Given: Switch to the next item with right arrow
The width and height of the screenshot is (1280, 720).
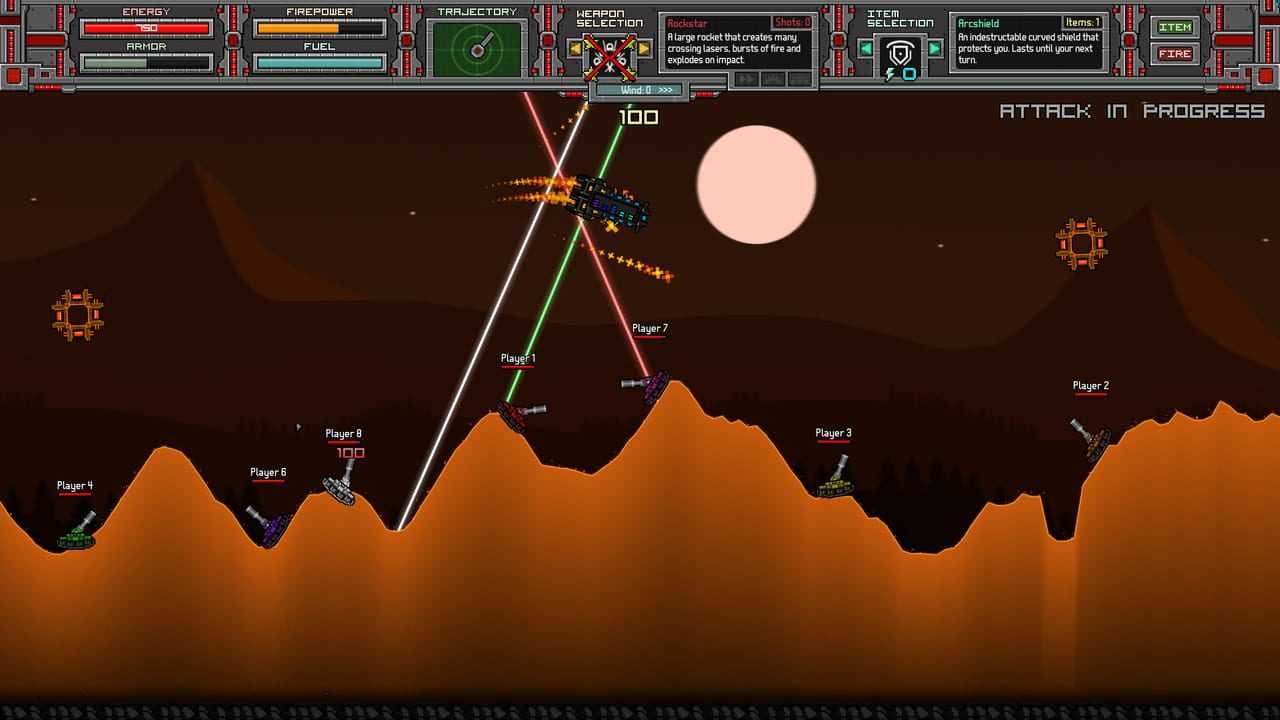Looking at the screenshot, I should pyautogui.click(x=935, y=48).
